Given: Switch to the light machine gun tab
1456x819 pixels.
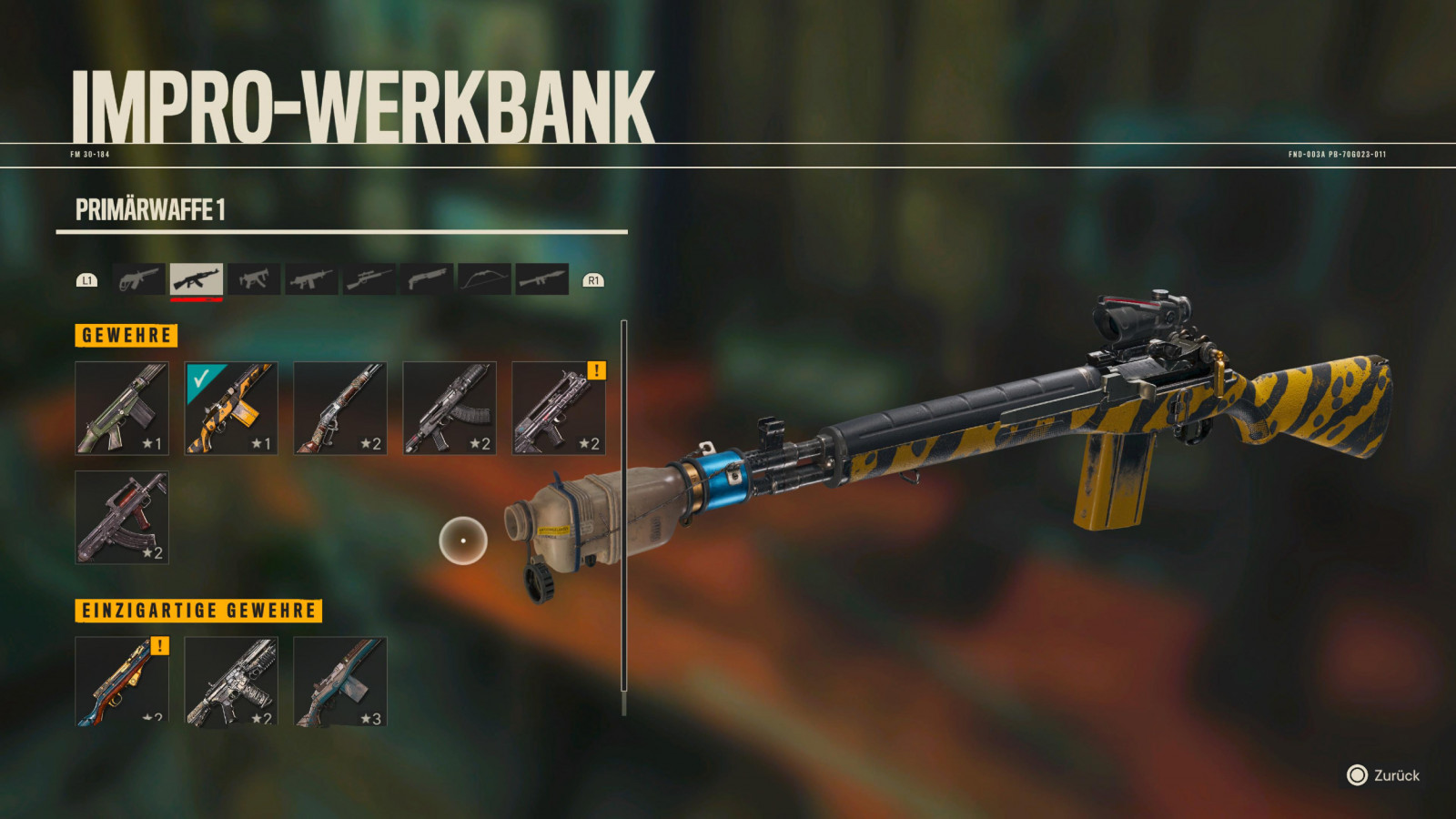Looking at the screenshot, I should pyautogui.click(x=311, y=279).
